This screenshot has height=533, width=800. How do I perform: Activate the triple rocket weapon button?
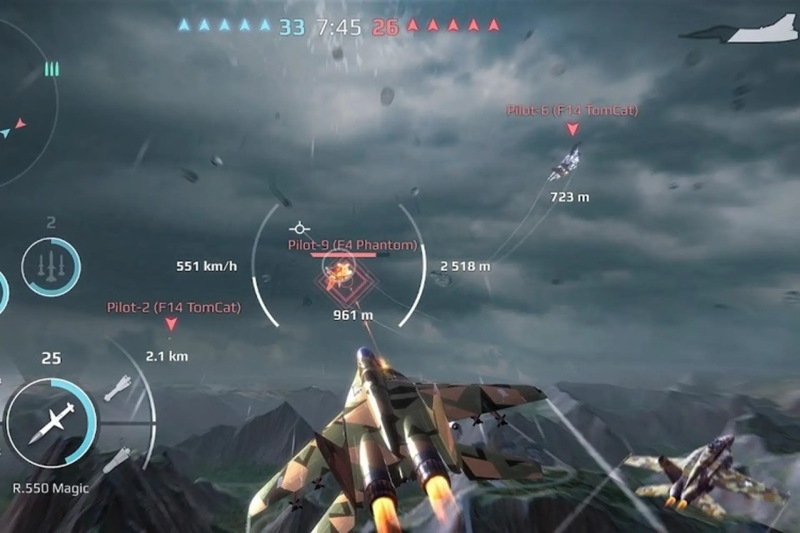point(50,267)
